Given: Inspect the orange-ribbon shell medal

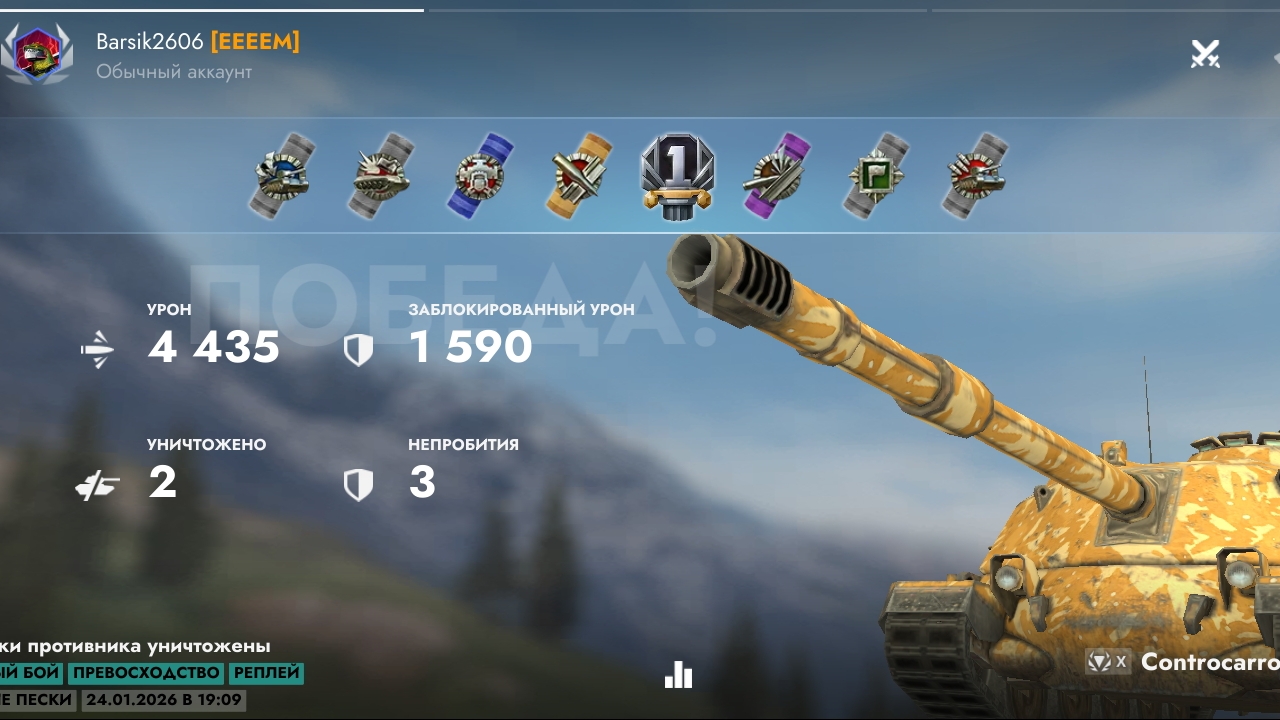Looking at the screenshot, I should 579,175.
